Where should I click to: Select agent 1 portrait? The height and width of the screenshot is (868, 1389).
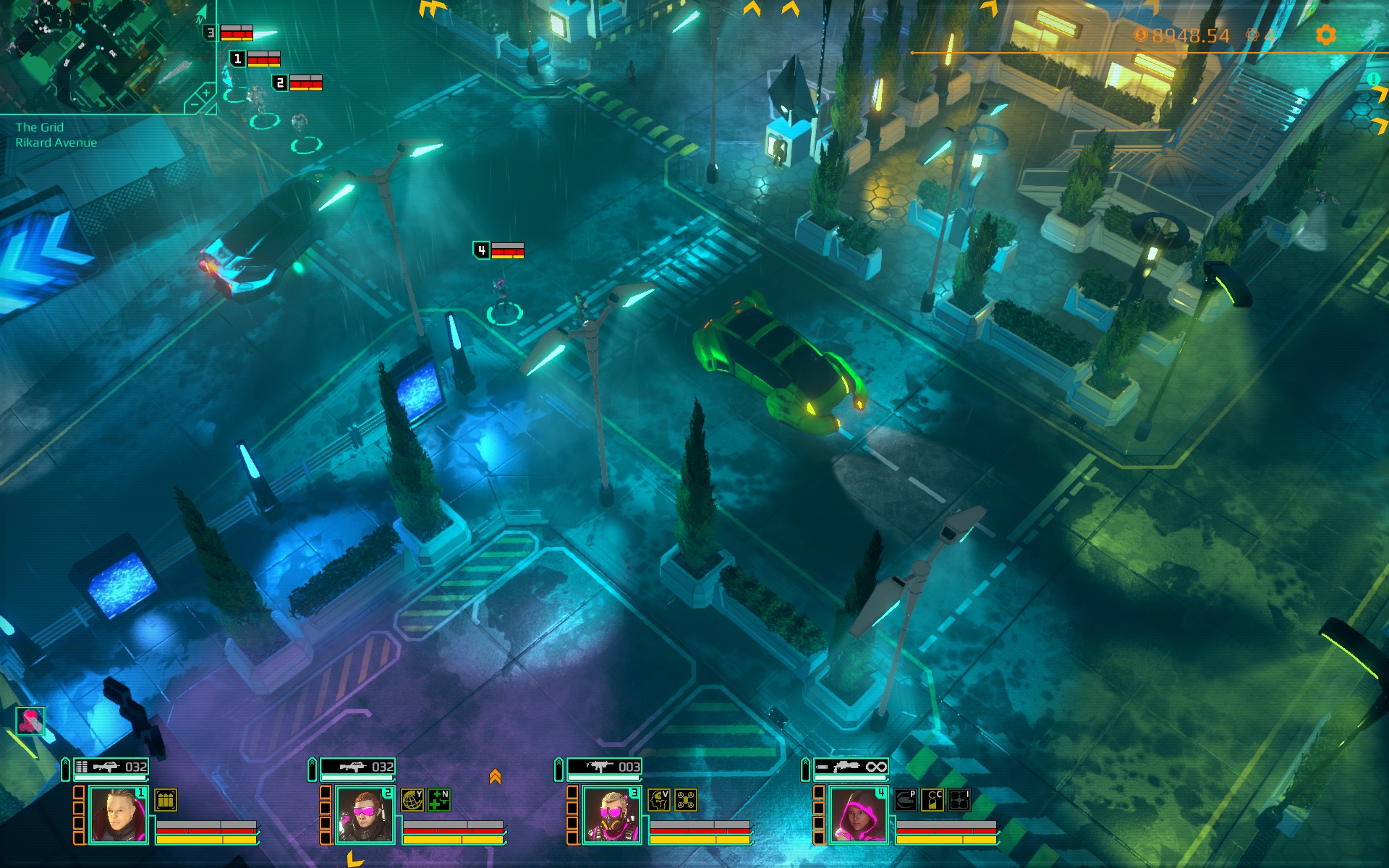pos(118,815)
